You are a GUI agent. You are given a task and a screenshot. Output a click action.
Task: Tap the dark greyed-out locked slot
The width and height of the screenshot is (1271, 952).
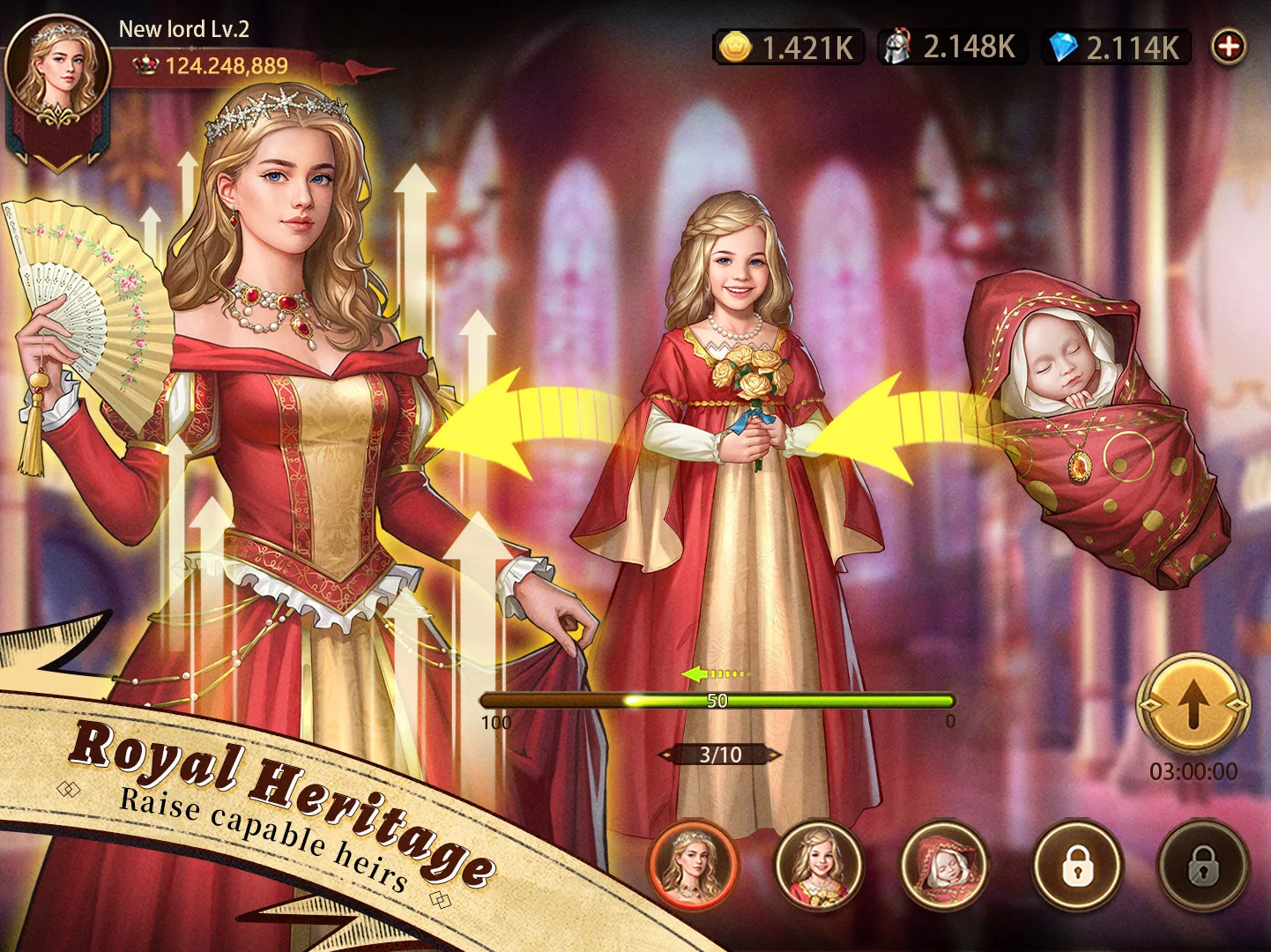1202,866
